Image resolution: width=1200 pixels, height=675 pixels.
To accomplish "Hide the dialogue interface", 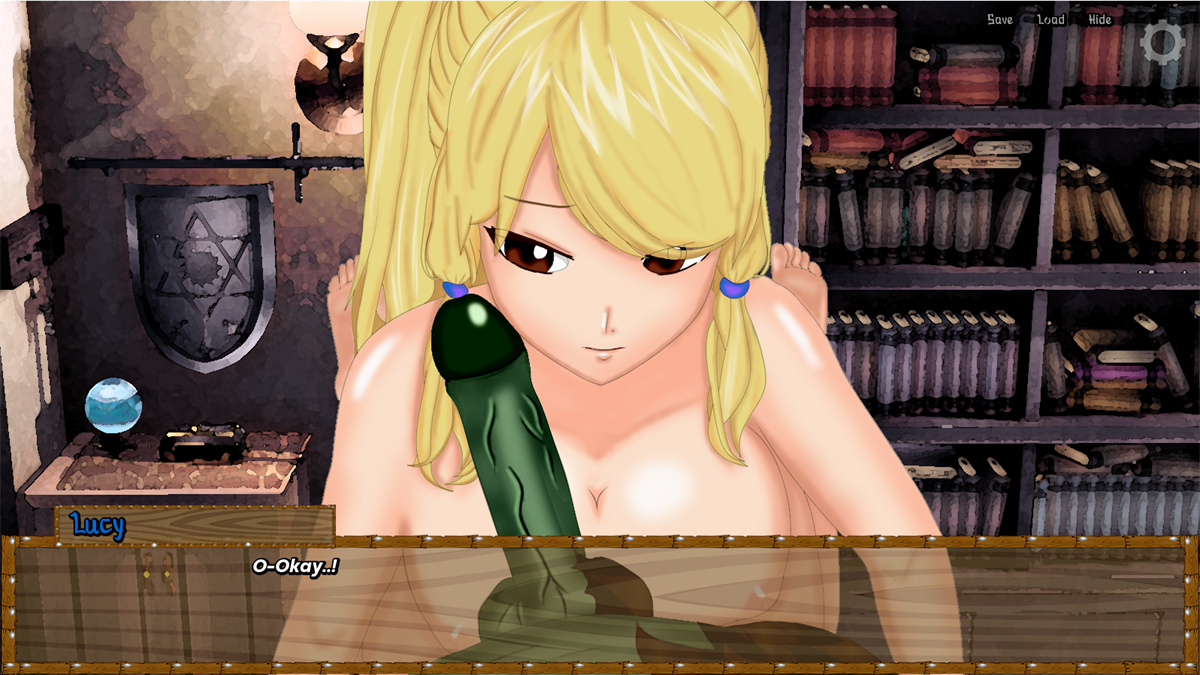I will point(1099,20).
